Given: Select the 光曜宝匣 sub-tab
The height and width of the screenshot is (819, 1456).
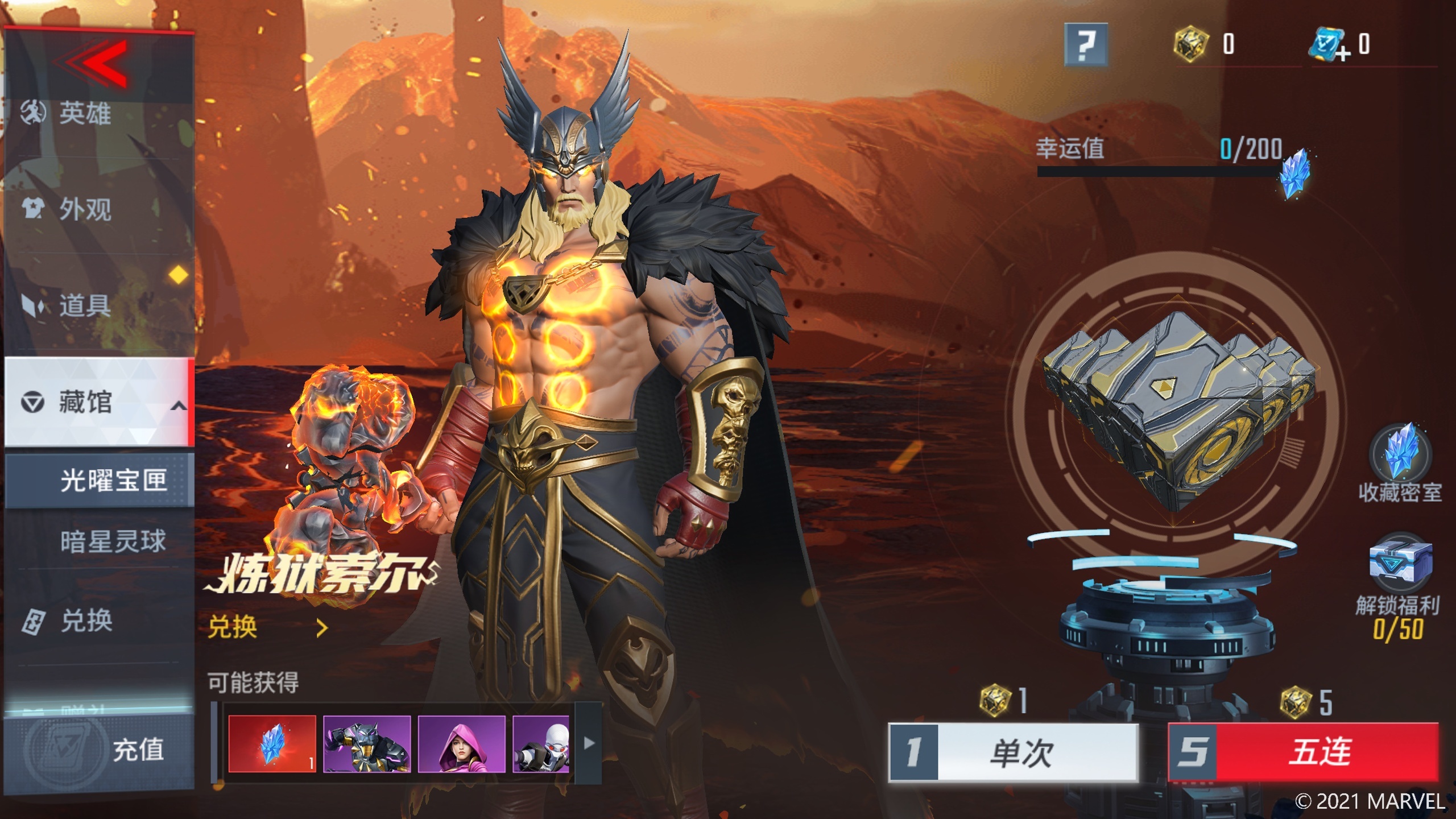Looking at the screenshot, I should point(113,481).
